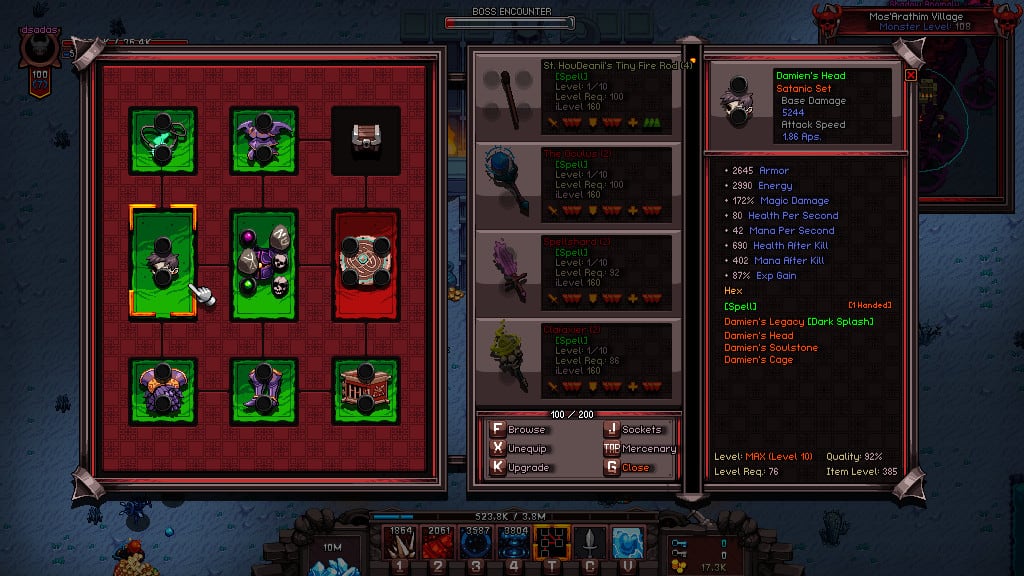Open the treasure chest slot
This screenshot has width=1024, height=576.
click(x=366, y=141)
